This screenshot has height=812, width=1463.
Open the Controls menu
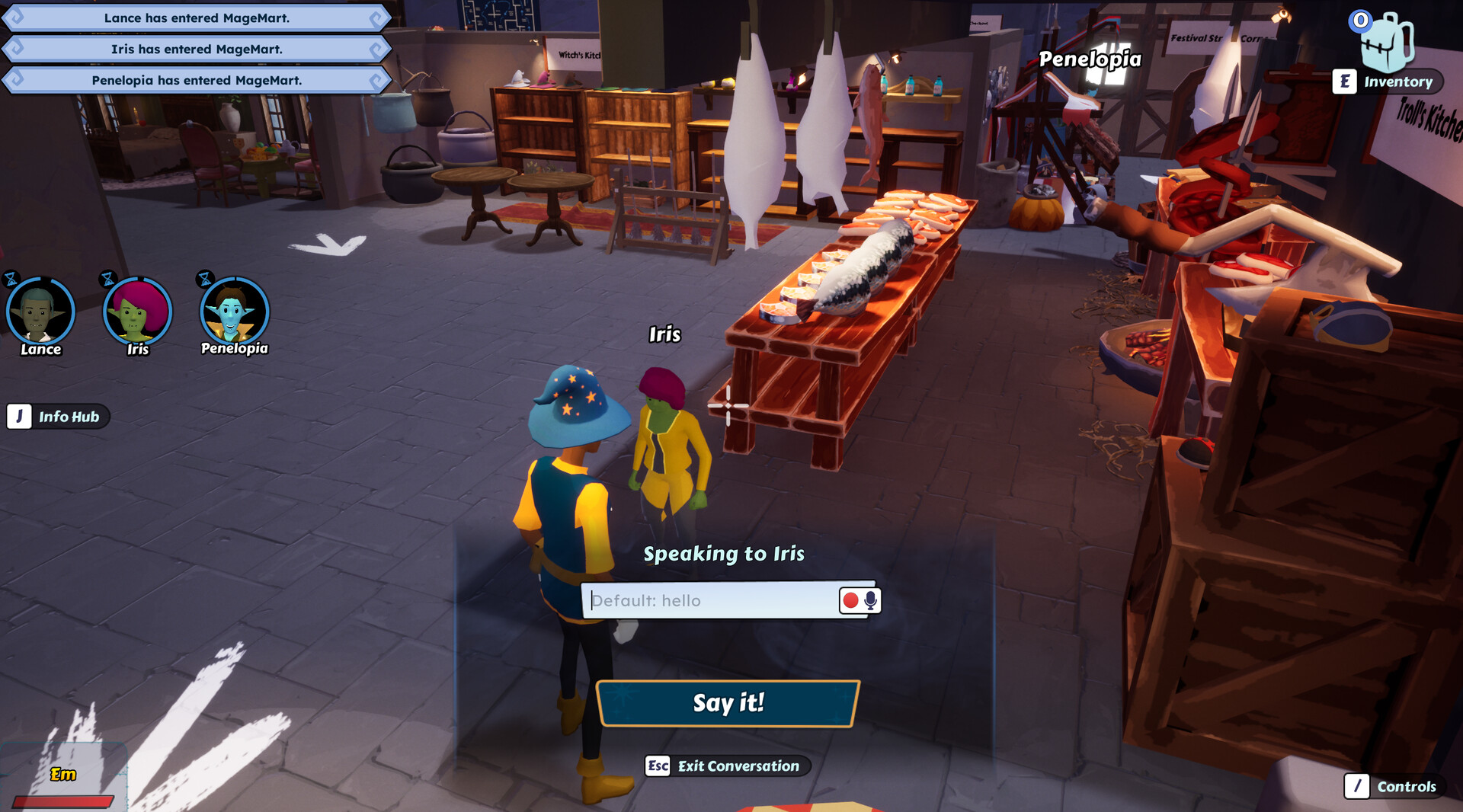(x=1405, y=787)
